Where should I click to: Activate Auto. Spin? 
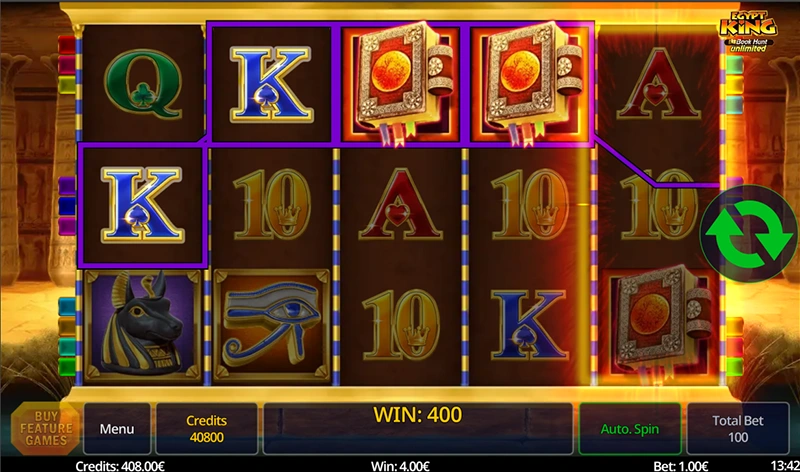(628, 429)
